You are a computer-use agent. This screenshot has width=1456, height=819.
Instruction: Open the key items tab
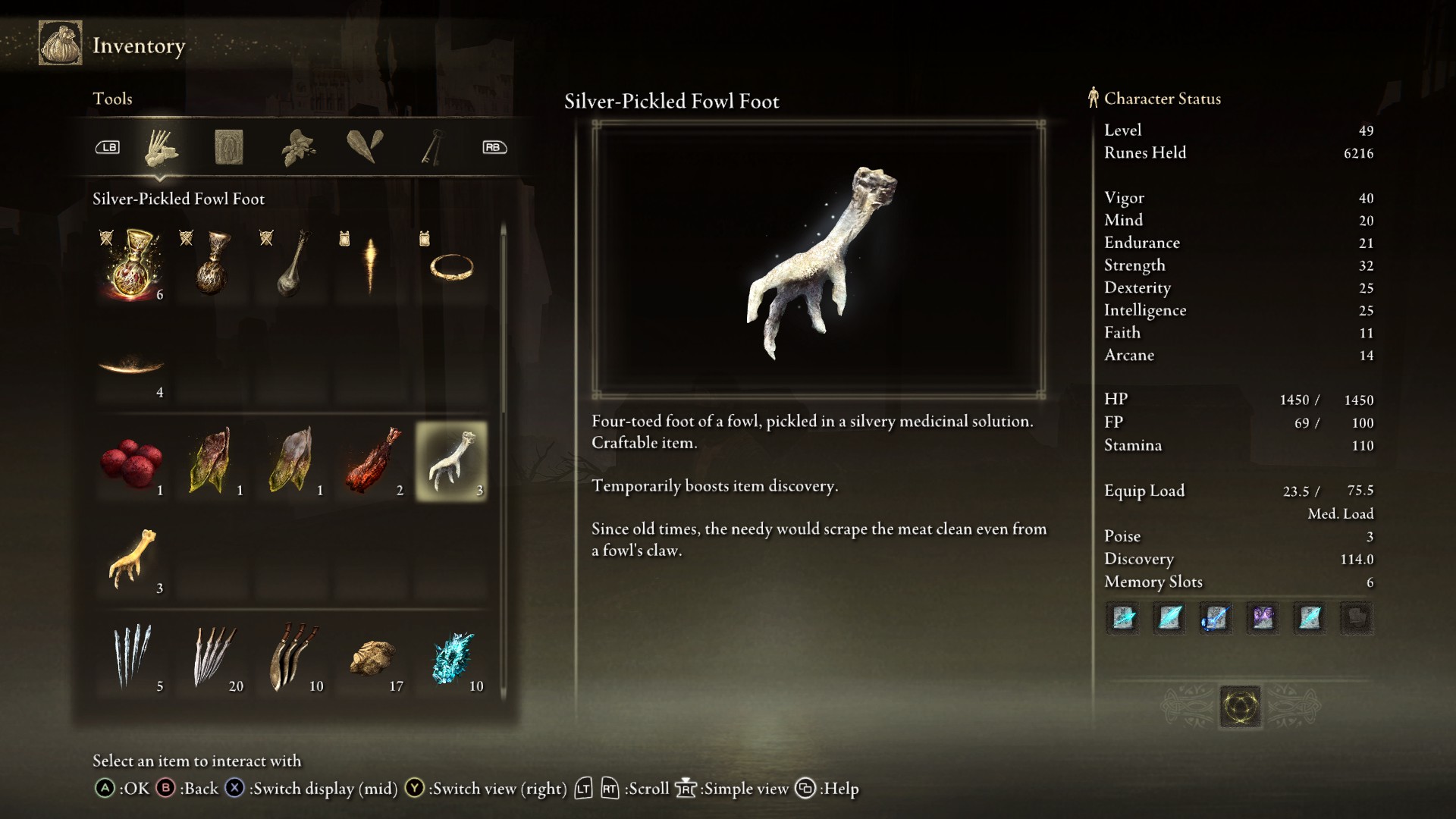431,147
